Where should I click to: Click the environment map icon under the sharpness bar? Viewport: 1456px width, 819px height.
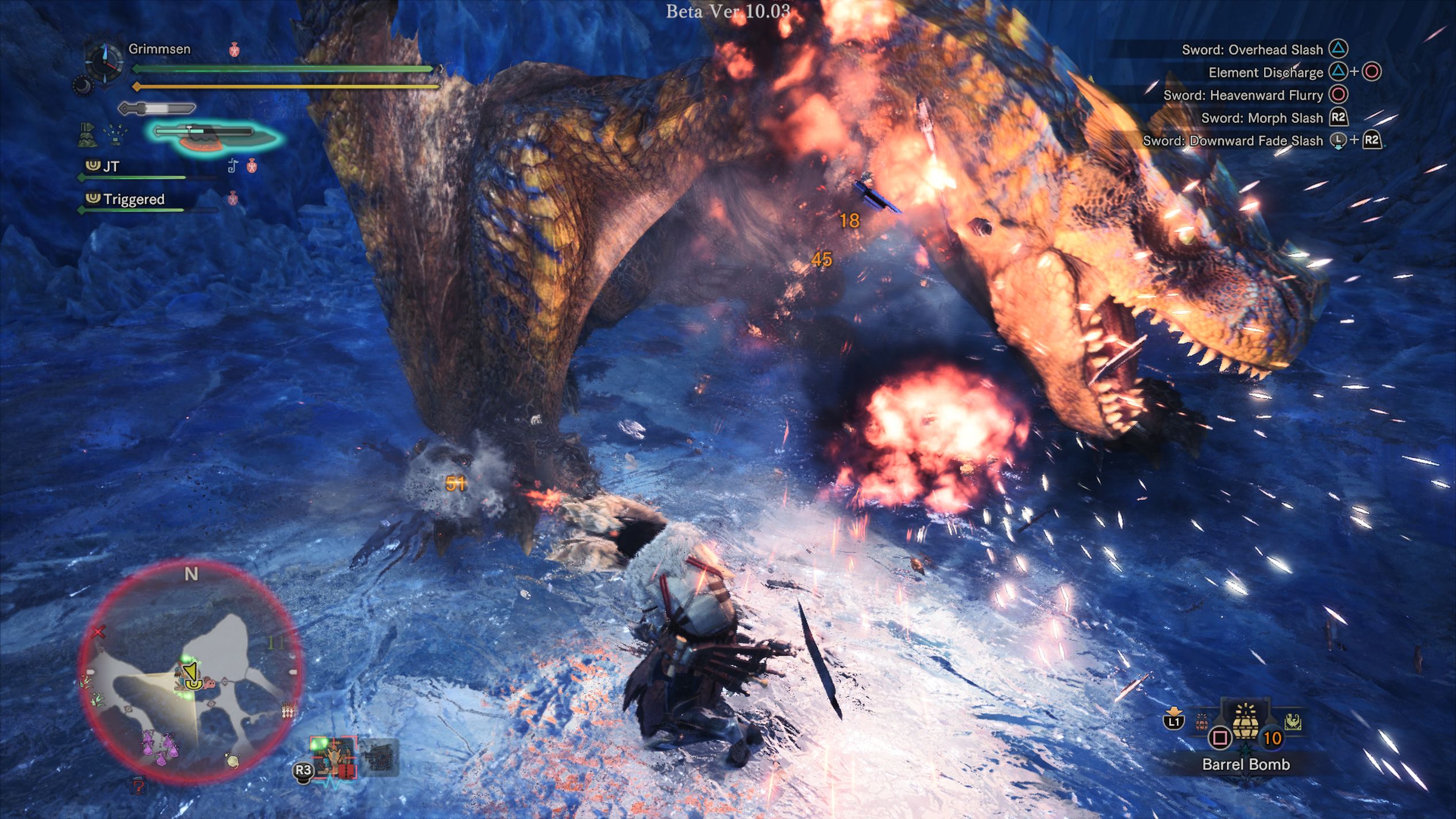click(87, 134)
